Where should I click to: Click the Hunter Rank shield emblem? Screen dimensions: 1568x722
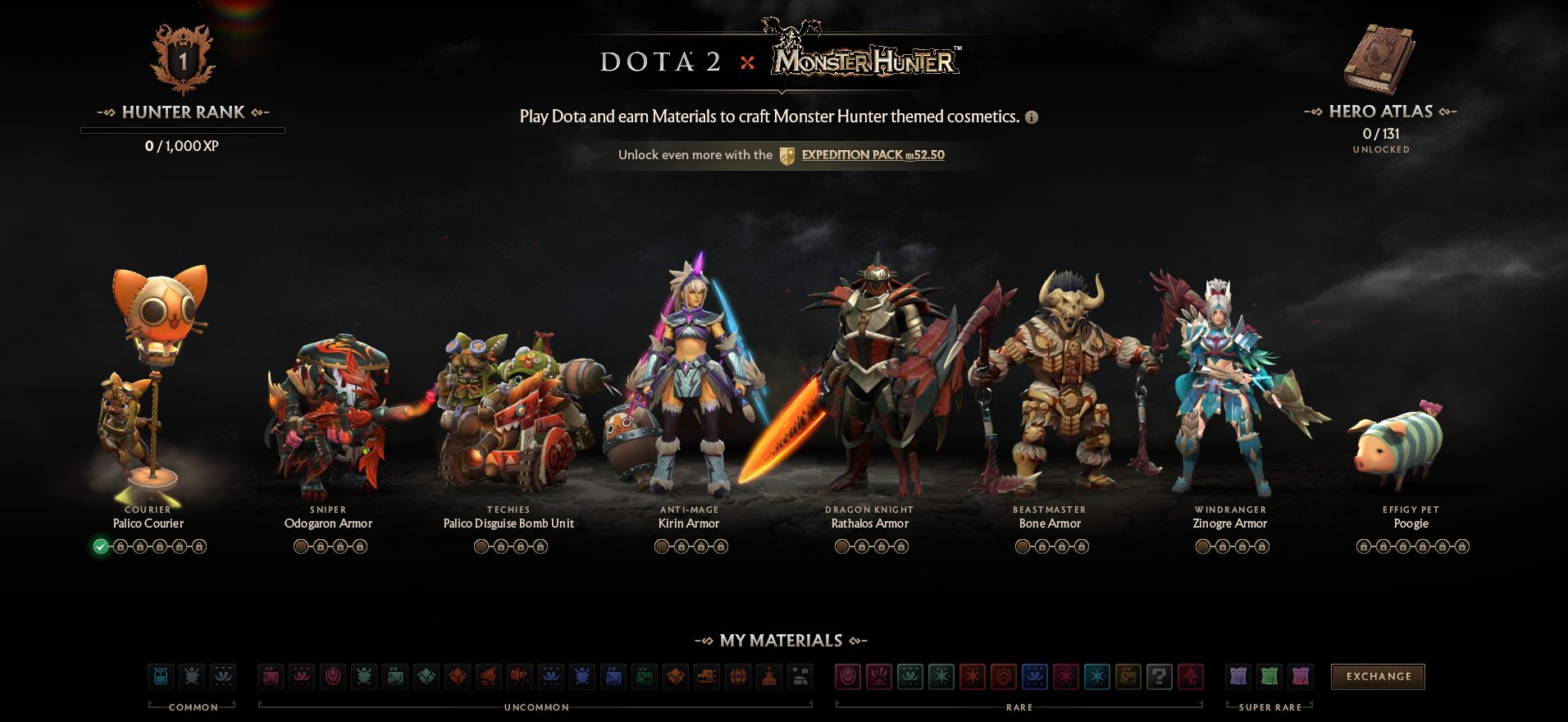coord(182,56)
